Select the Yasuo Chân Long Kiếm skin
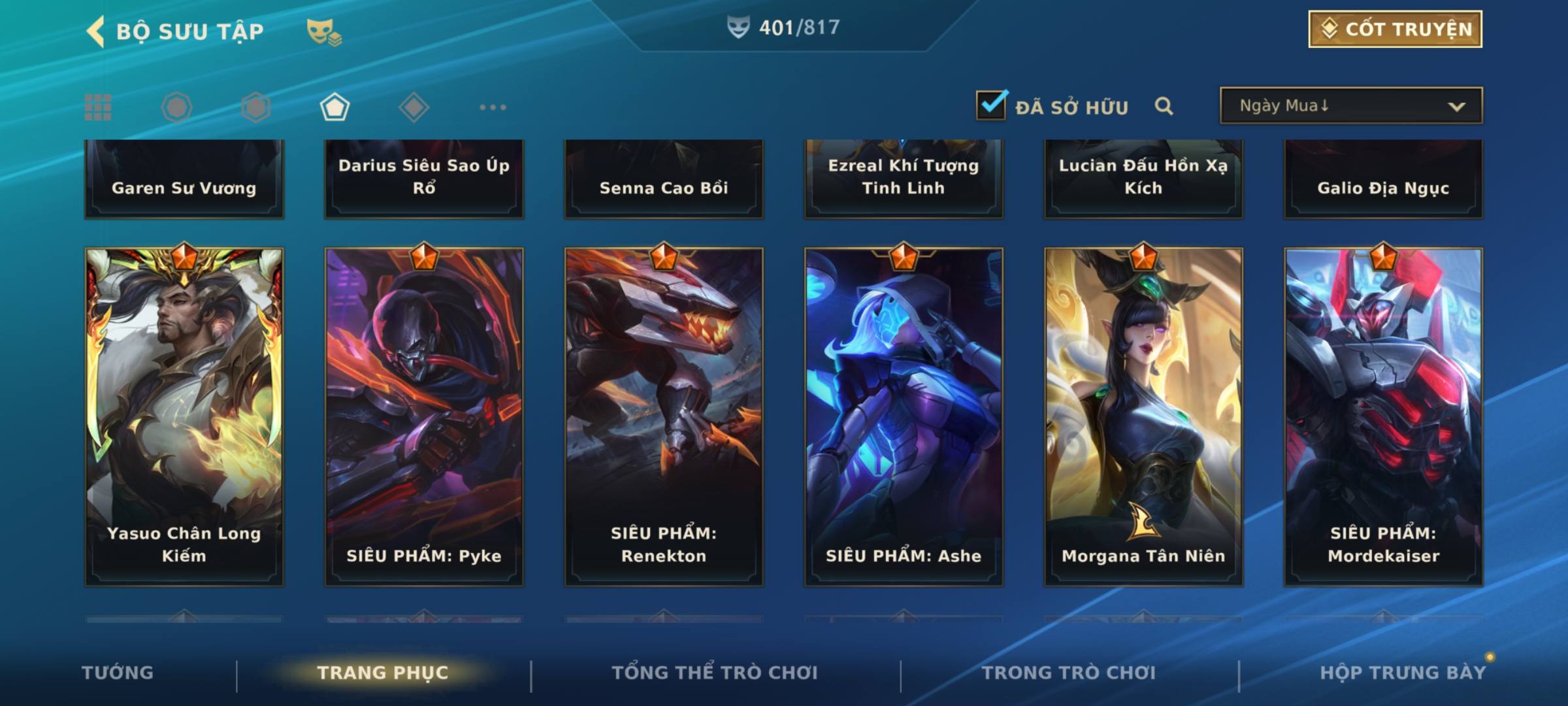The image size is (1568, 706). (x=184, y=416)
